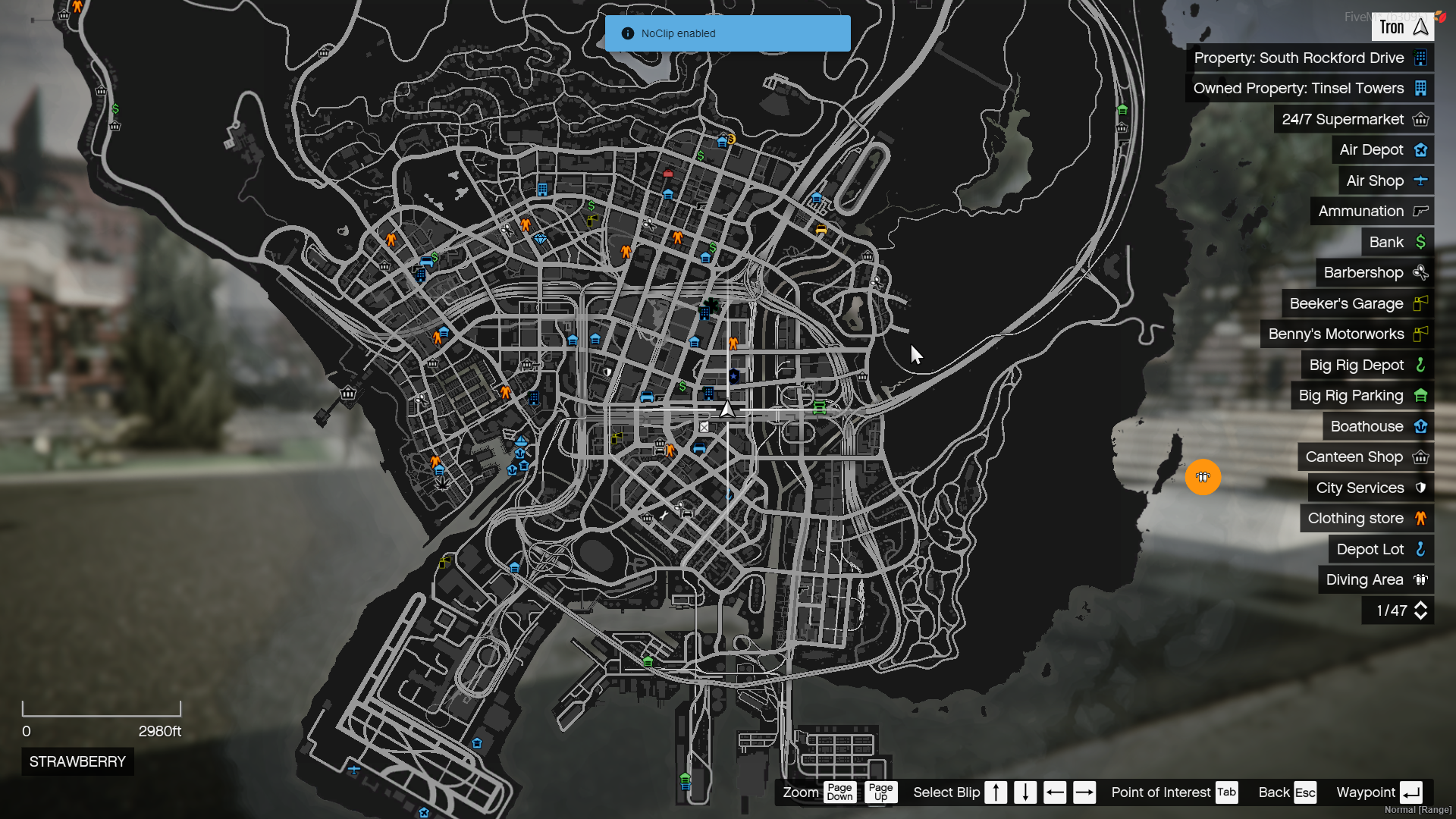This screenshot has height=819, width=1456.
Task: Pick Benny's Motorworks in the legend
Action: click(x=1347, y=334)
